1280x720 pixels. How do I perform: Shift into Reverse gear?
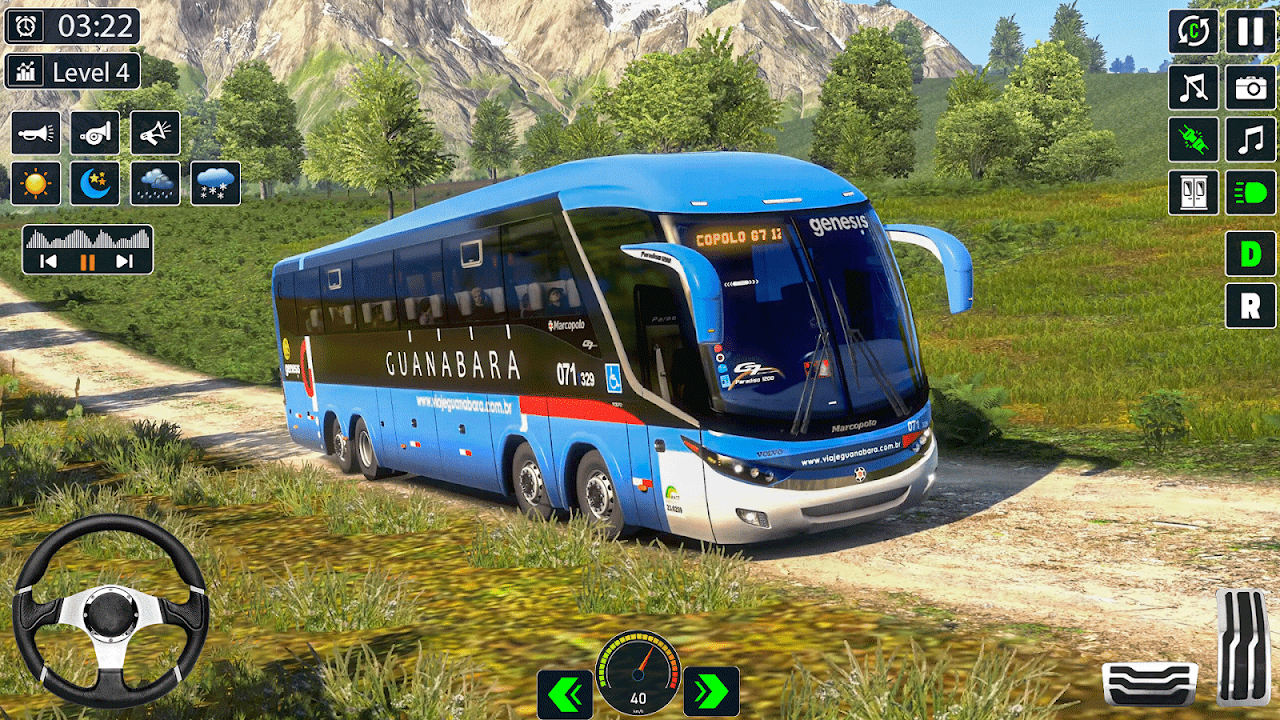click(x=1250, y=305)
